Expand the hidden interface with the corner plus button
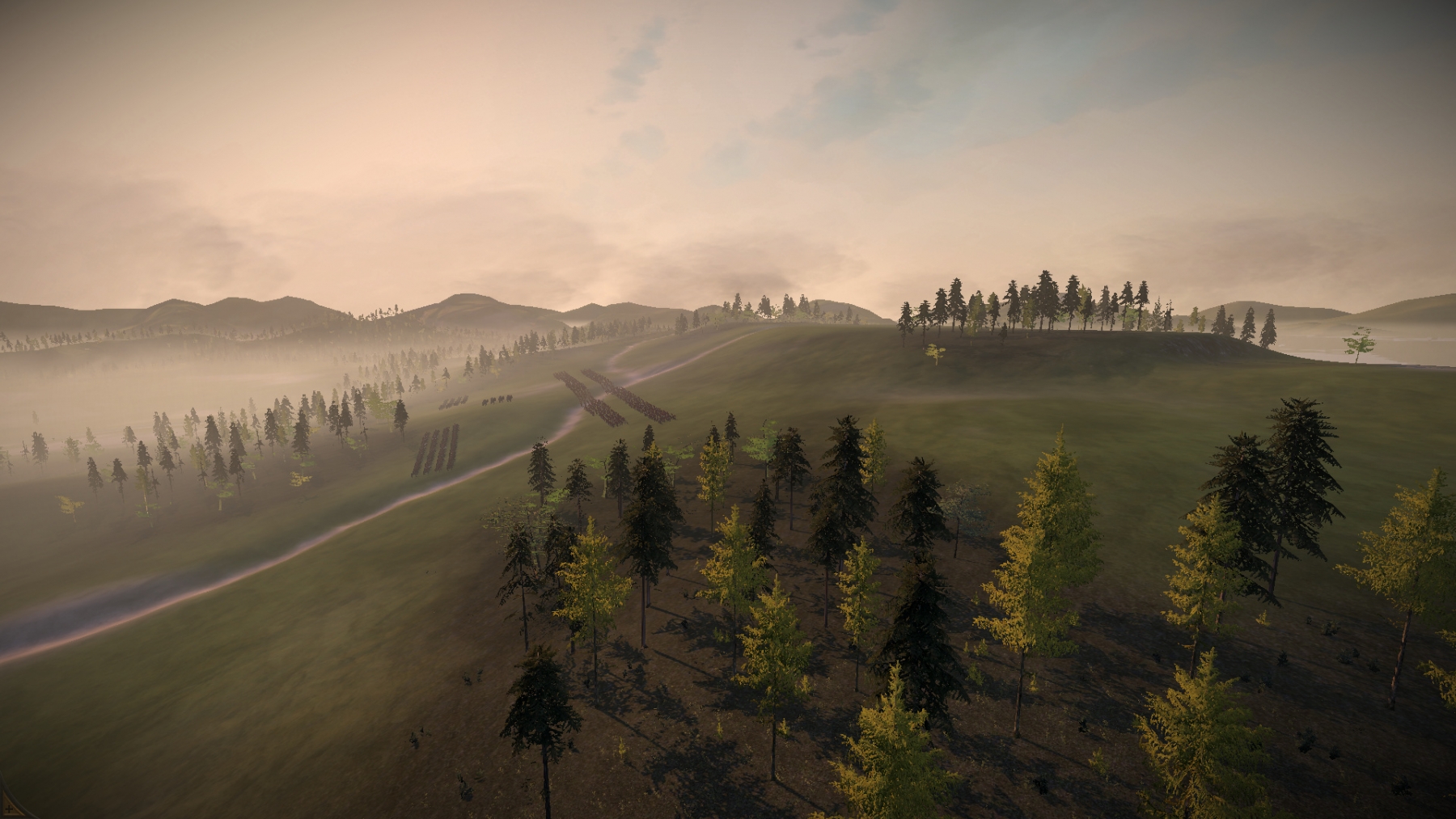The width and height of the screenshot is (1456, 819). 7,809
